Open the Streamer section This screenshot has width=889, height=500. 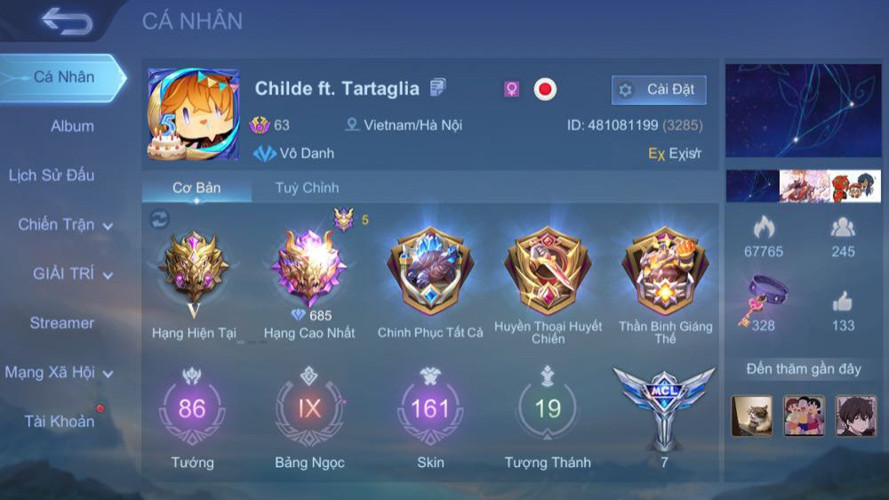[62, 323]
